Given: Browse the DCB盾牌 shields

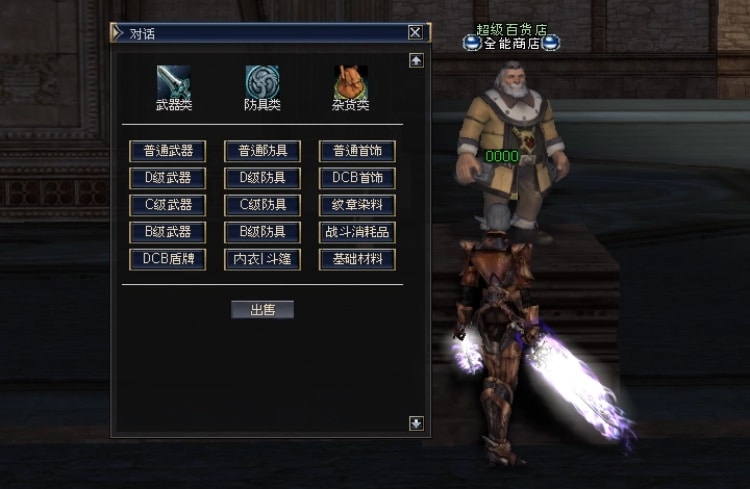Looking at the screenshot, I should click(x=167, y=259).
